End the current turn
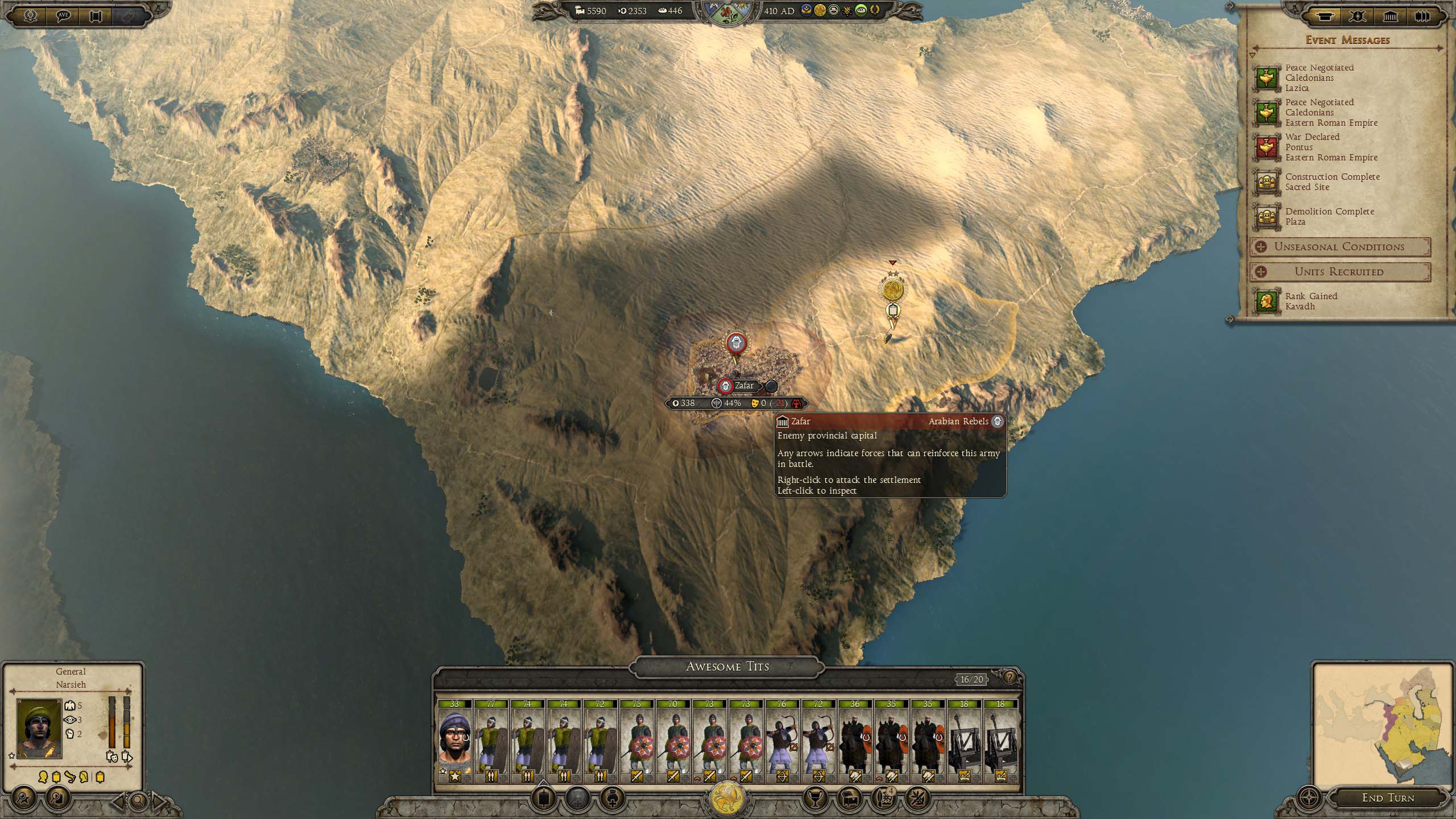This screenshot has width=1456, height=819. pos(1388,798)
